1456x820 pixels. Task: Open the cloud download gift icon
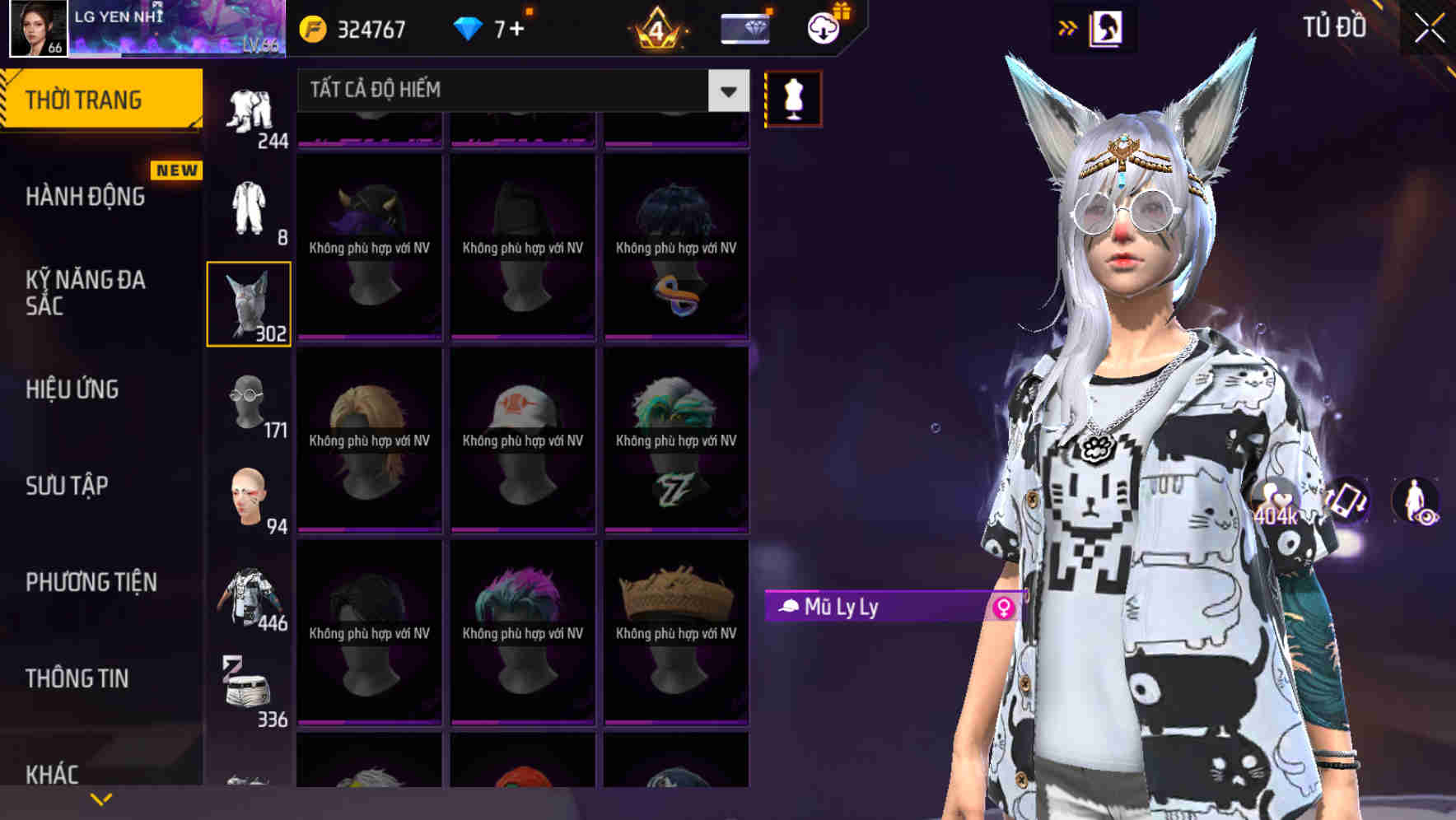[x=823, y=28]
